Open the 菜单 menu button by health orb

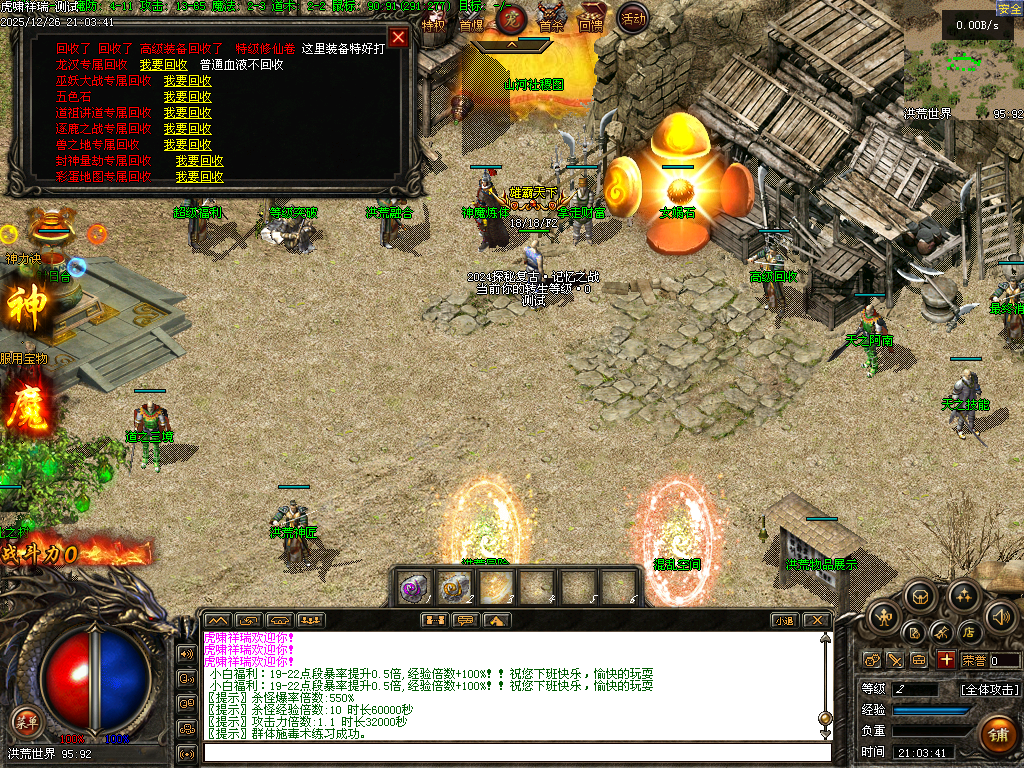click(26, 722)
